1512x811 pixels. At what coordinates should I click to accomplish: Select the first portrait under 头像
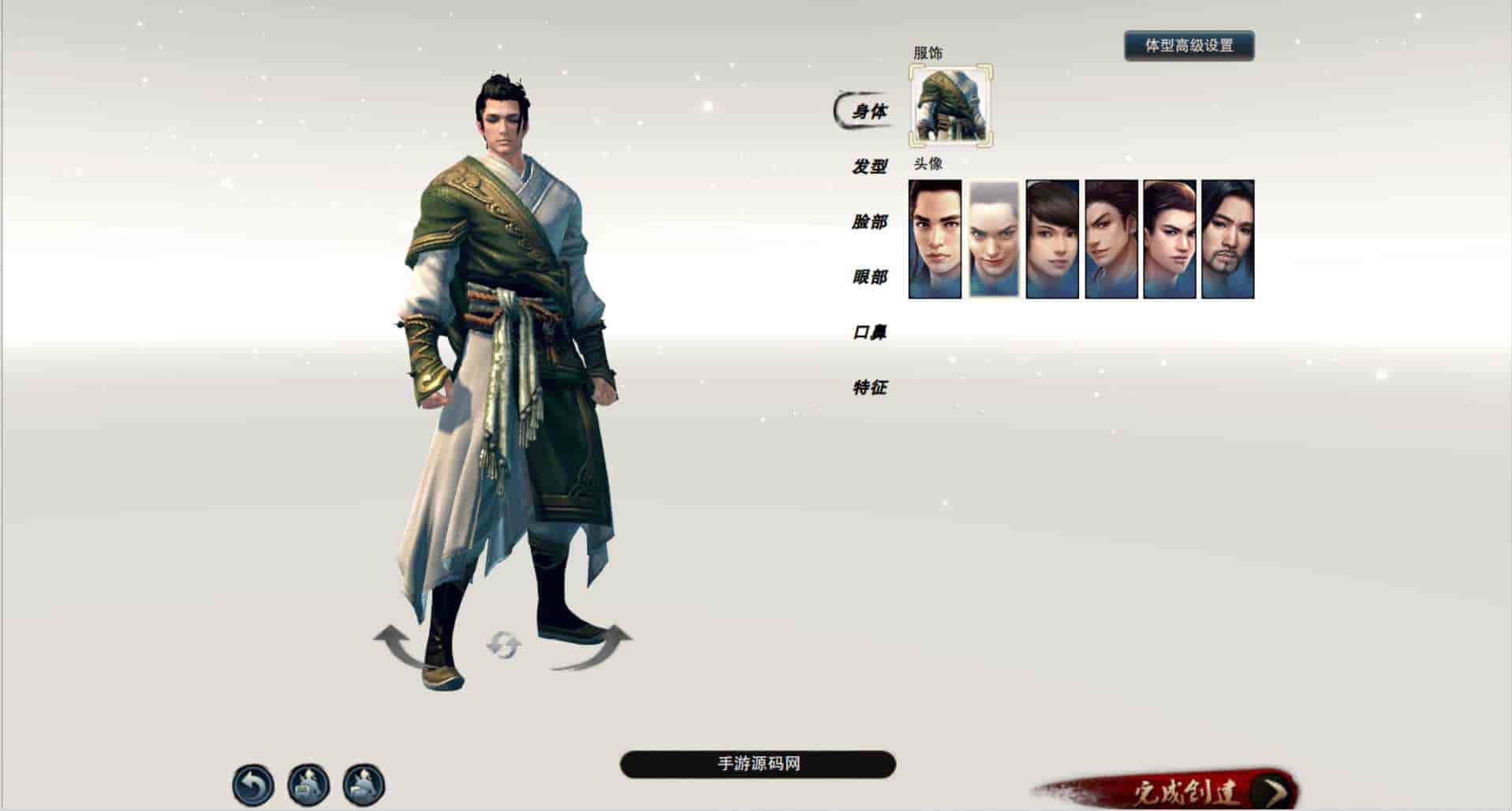(935, 238)
